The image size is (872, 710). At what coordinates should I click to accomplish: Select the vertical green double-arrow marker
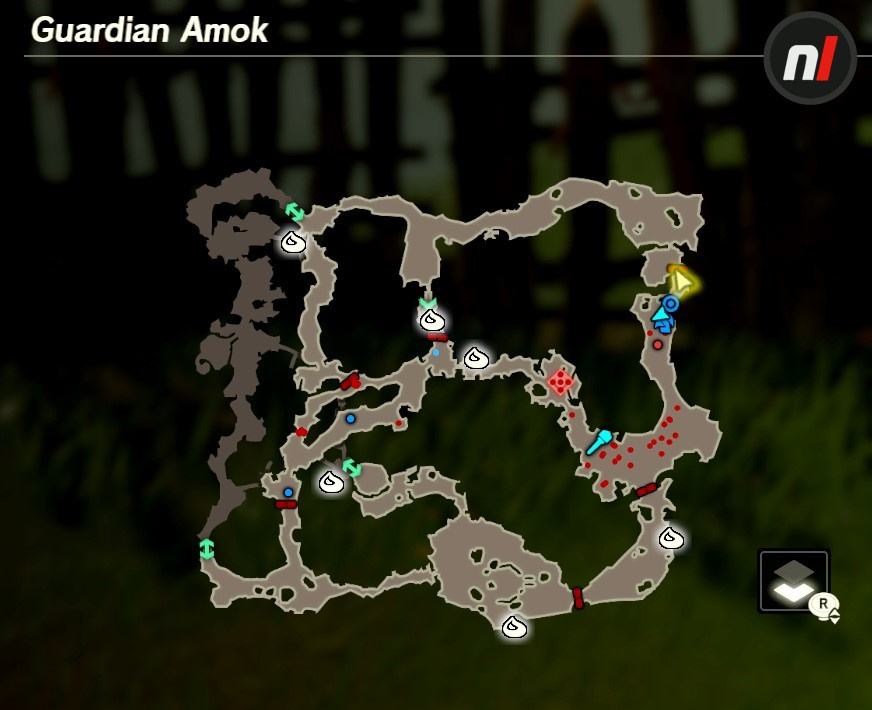pyautogui.click(x=207, y=548)
